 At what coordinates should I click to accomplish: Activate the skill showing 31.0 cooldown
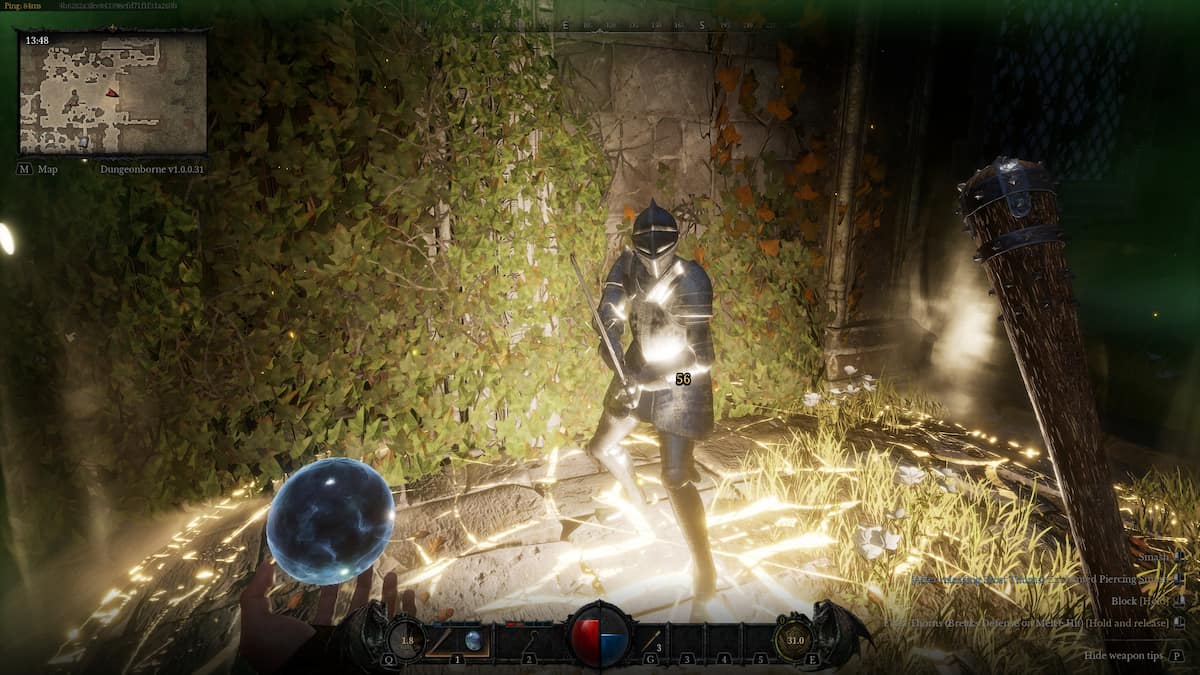pos(794,640)
